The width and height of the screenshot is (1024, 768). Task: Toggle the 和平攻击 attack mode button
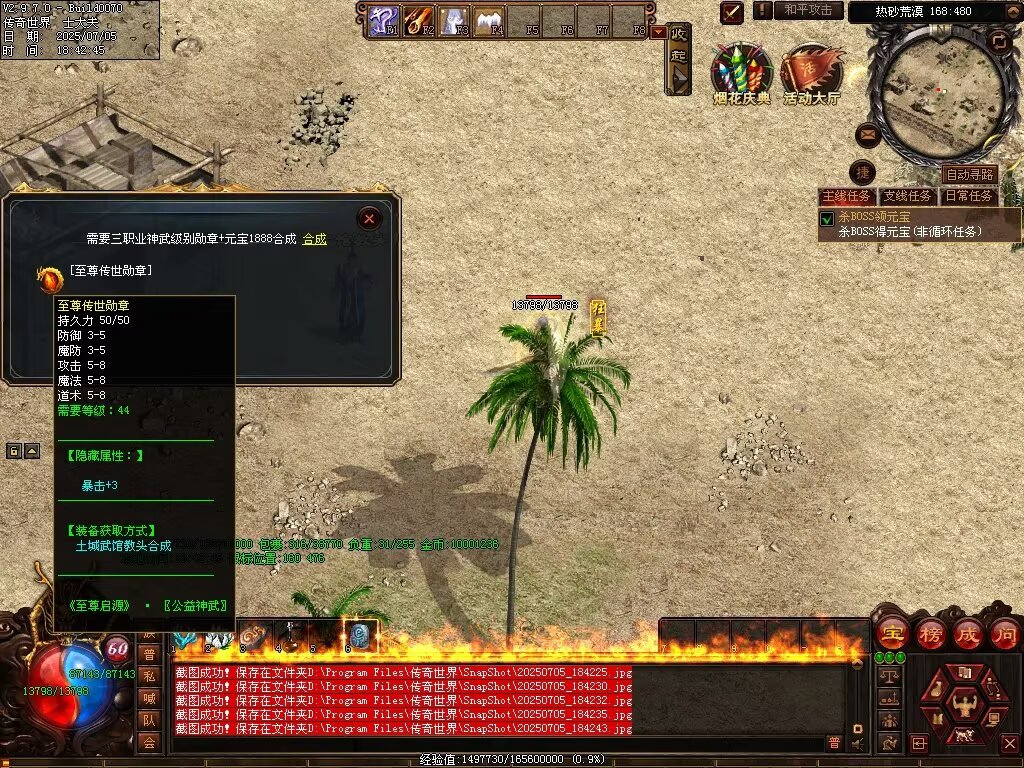[x=808, y=11]
